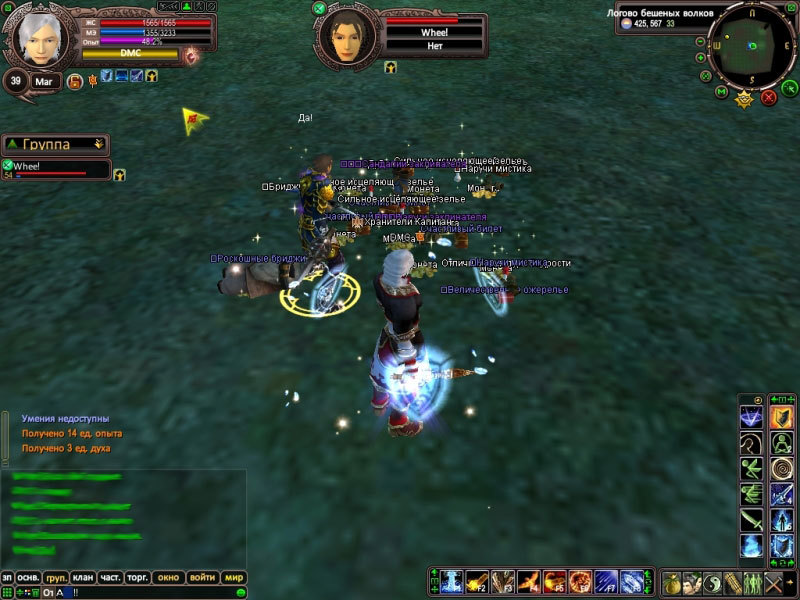Use the F2 hotbar skill
This screenshot has height=600, width=800.
478,581
